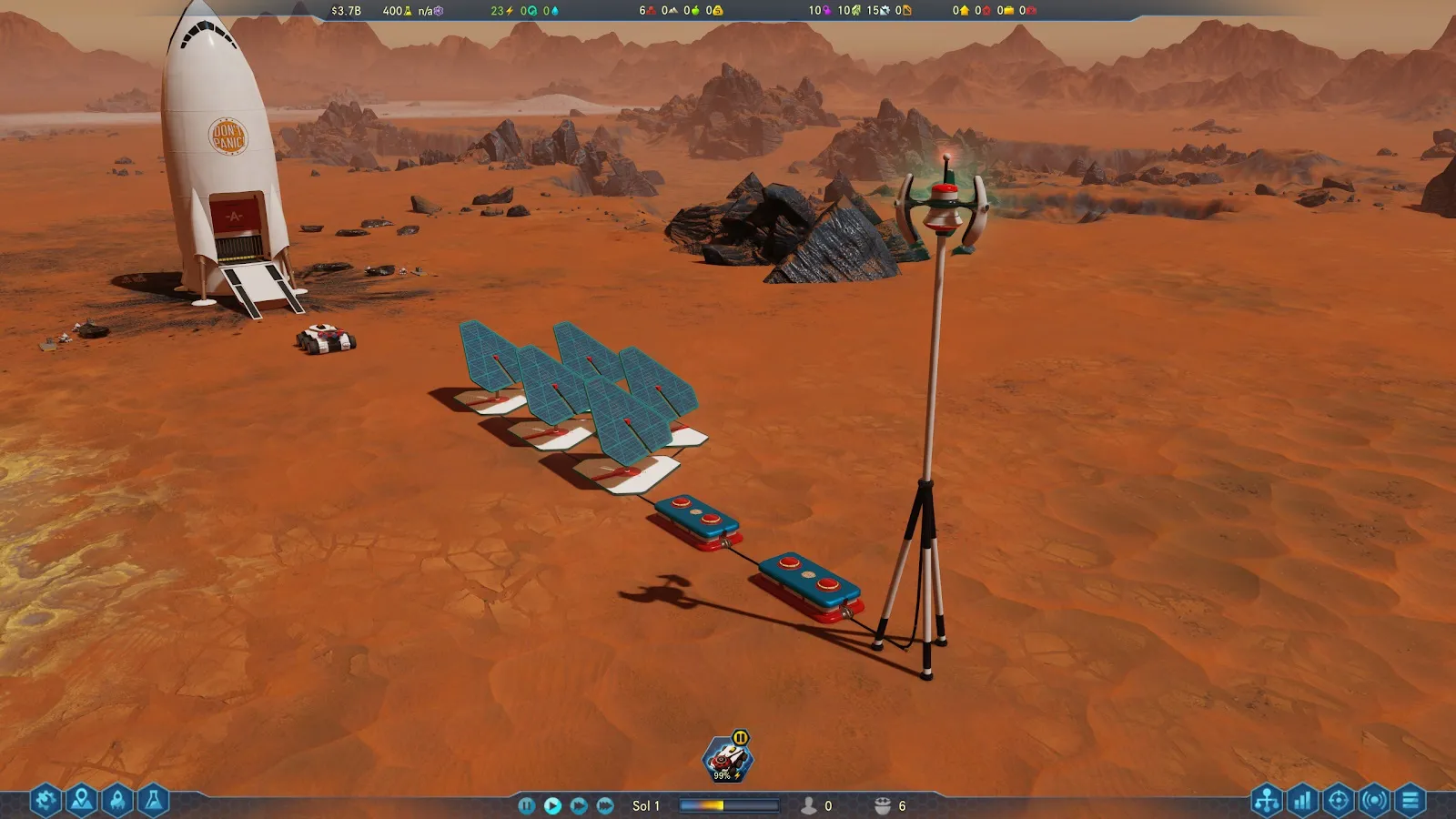Set triple fast-forward speed
Screen dimensions: 1456x819
605,805
